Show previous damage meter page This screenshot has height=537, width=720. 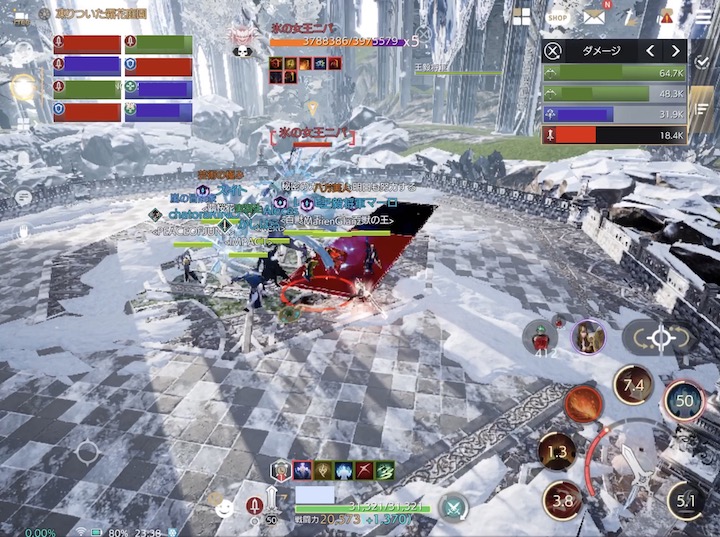[650, 51]
